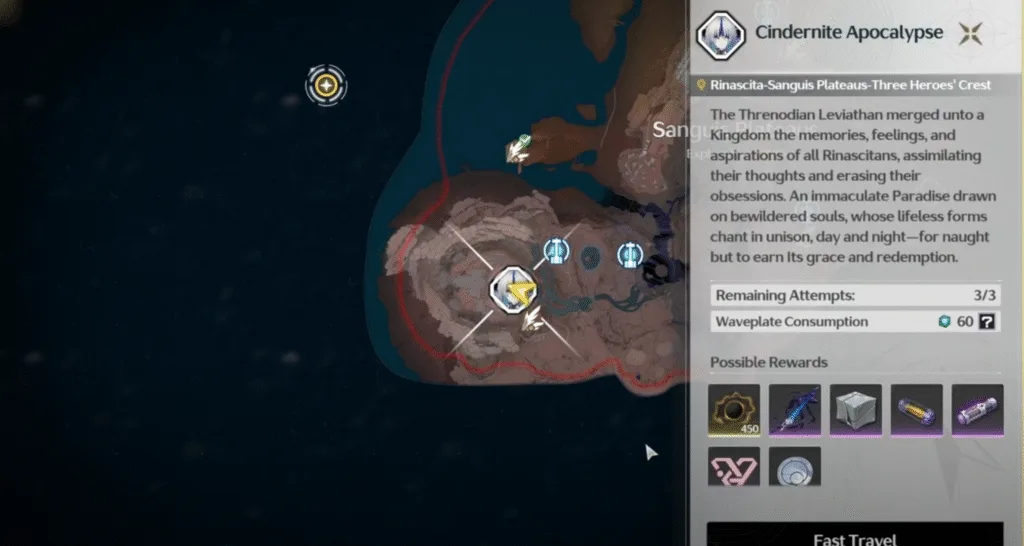View the pink emblem reward
This screenshot has height=546, width=1024.
(x=734, y=466)
